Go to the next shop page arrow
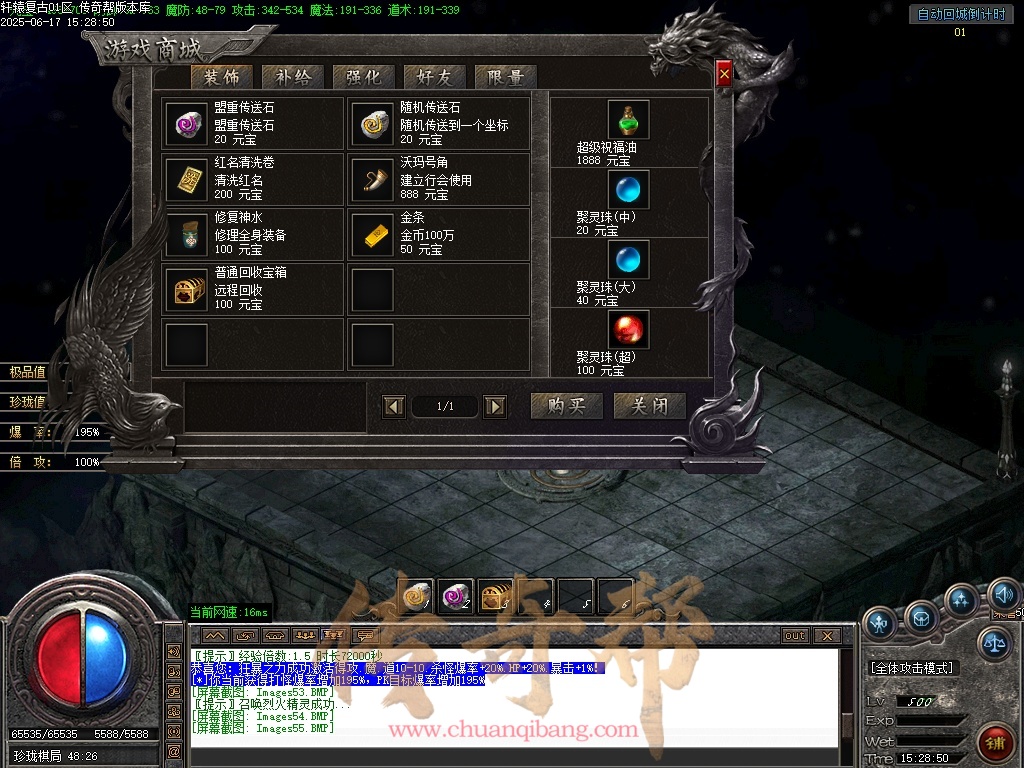 click(x=494, y=406)
